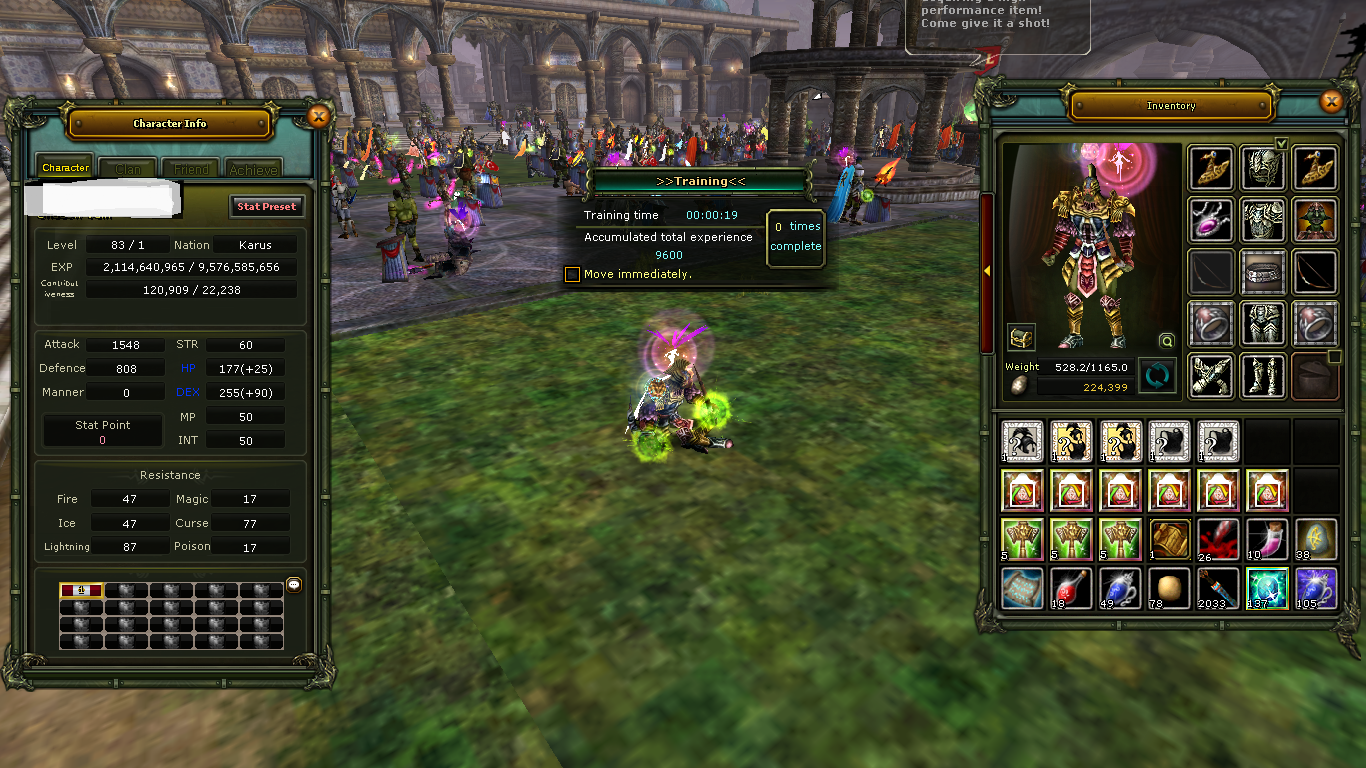
Task: Open the Friend tab
Action: click(191, 169)
